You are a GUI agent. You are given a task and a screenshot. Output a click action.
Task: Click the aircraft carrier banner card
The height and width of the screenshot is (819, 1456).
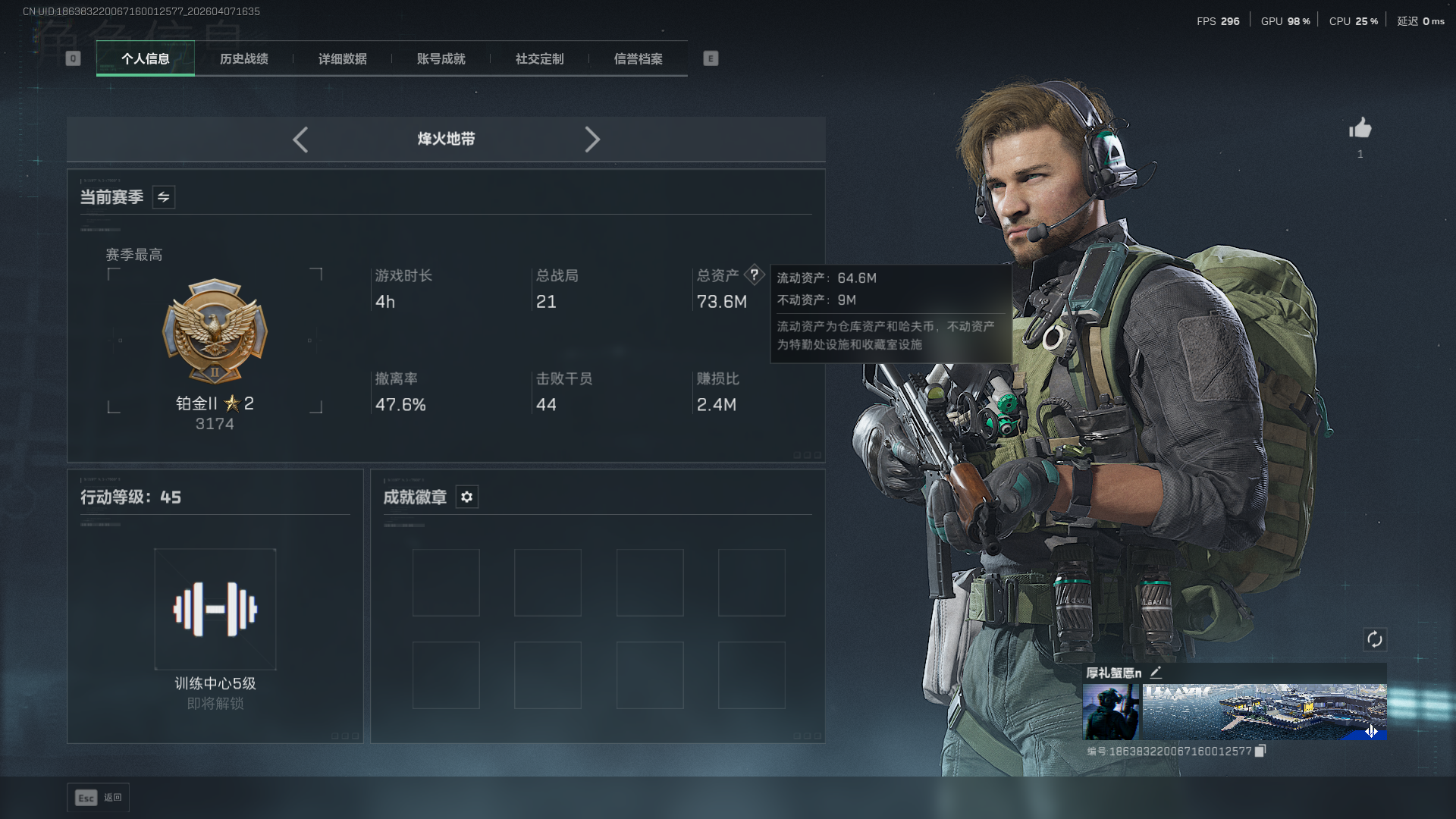[1264, 712]
